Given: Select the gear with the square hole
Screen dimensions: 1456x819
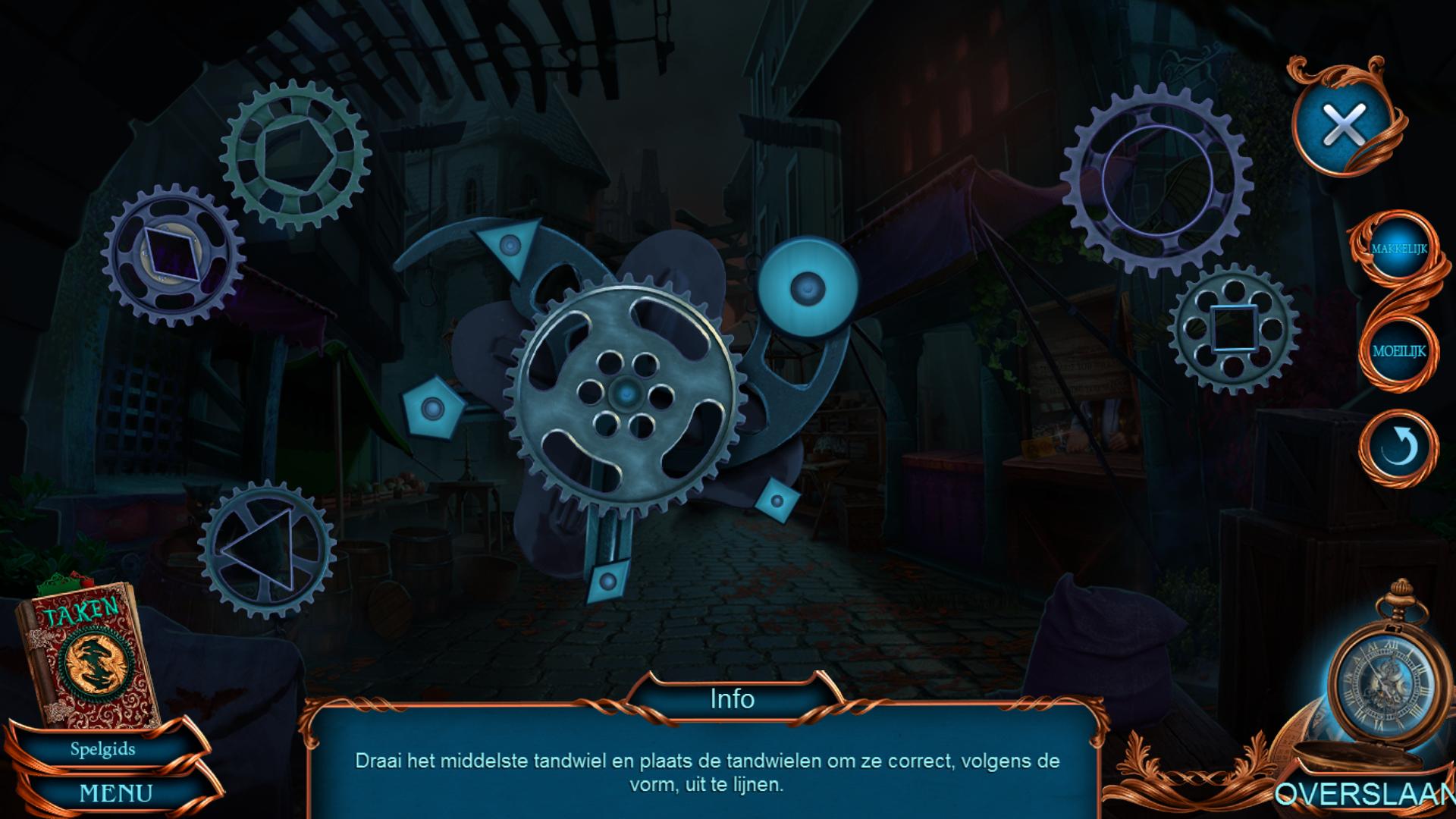Looking at the screenshot, I should point(1234,328).
